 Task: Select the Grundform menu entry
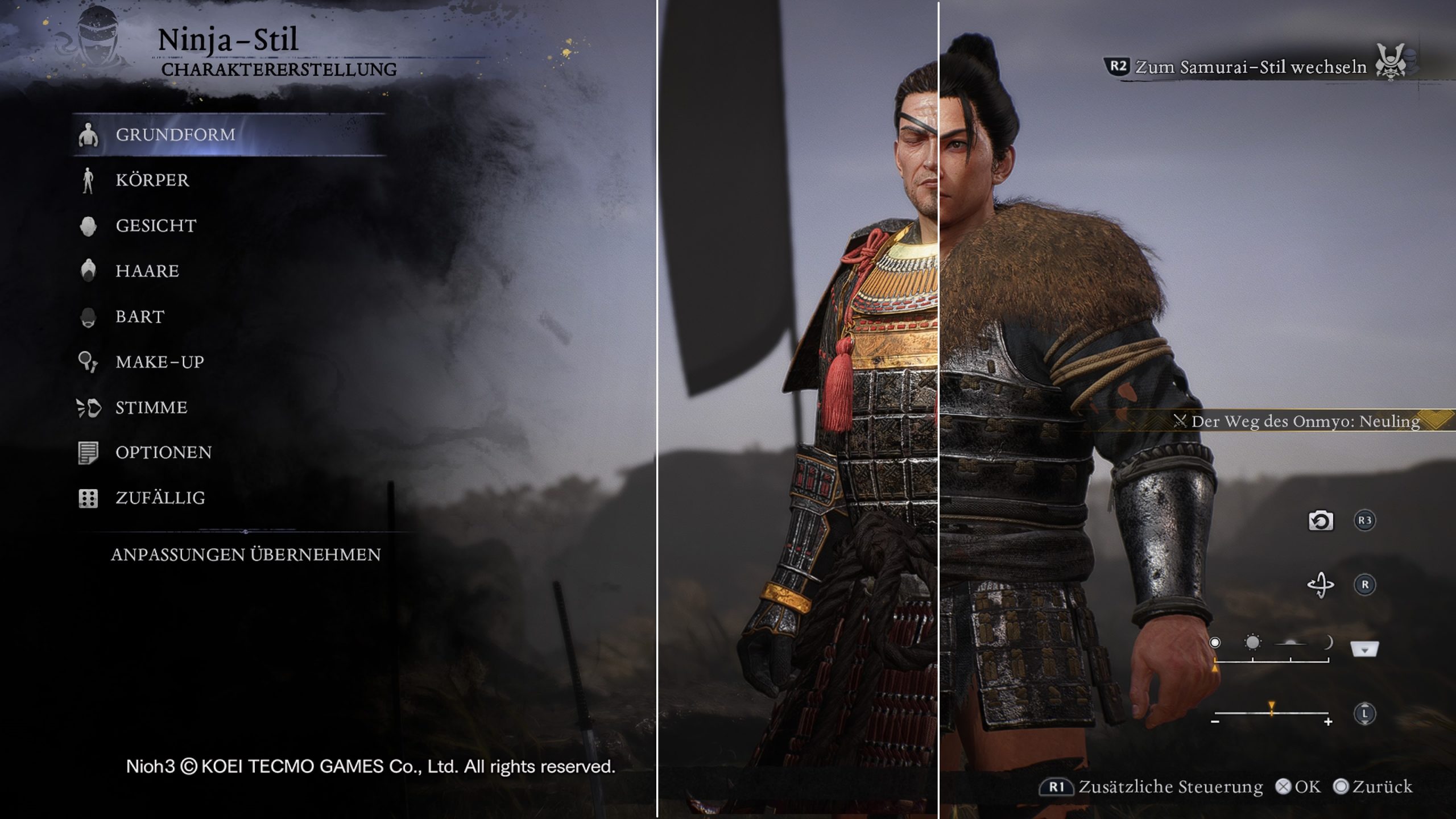[175, 135]
